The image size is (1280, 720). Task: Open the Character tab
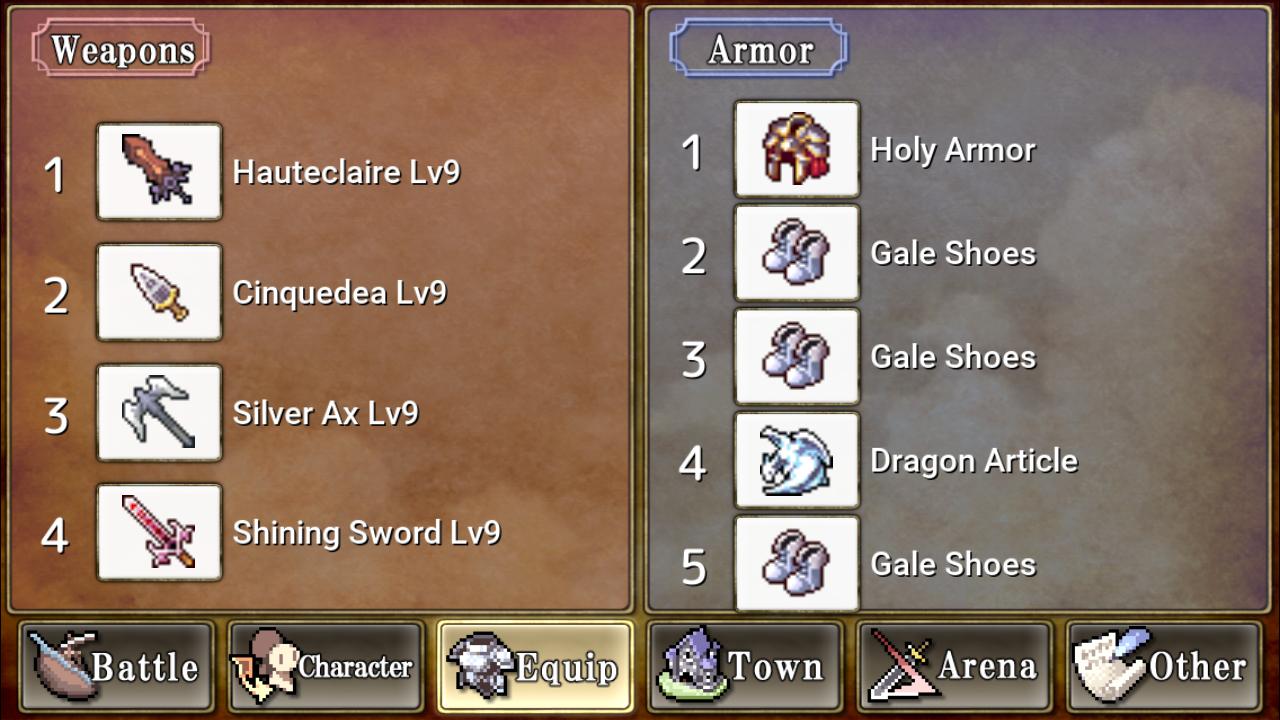pyautogui.click(x=326, y=666)
